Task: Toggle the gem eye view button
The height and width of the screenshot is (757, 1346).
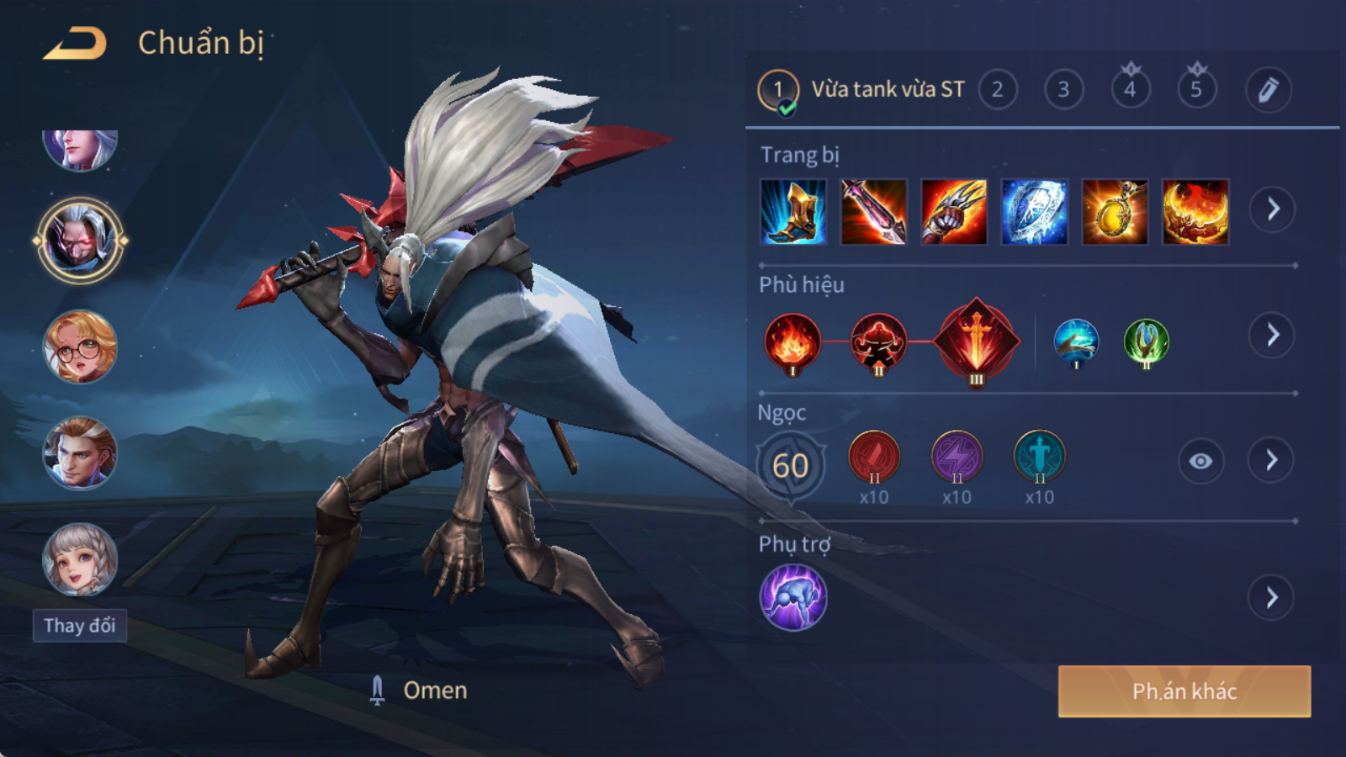Action: (x=1200, y=461)
